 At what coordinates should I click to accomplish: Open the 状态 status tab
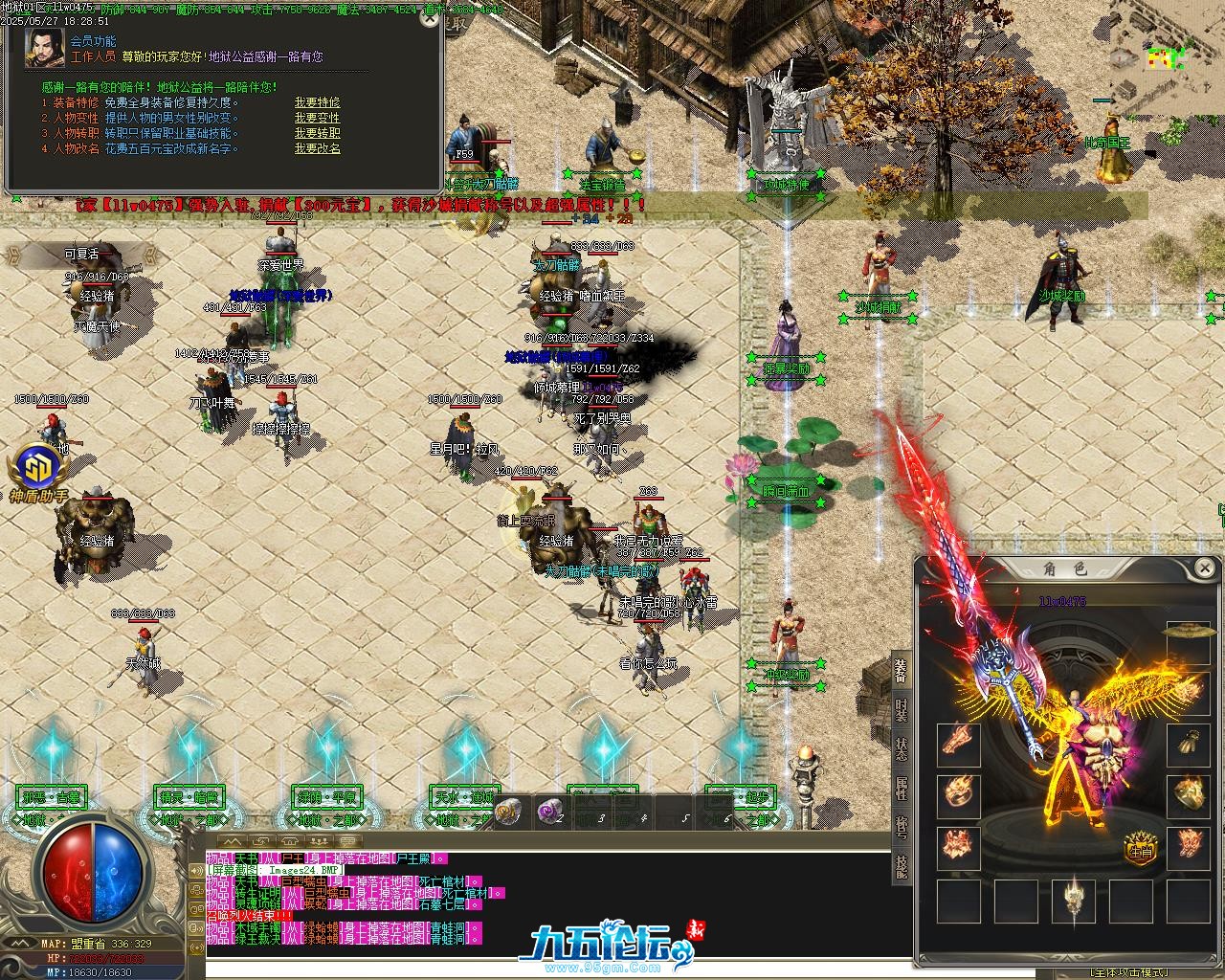902,748
